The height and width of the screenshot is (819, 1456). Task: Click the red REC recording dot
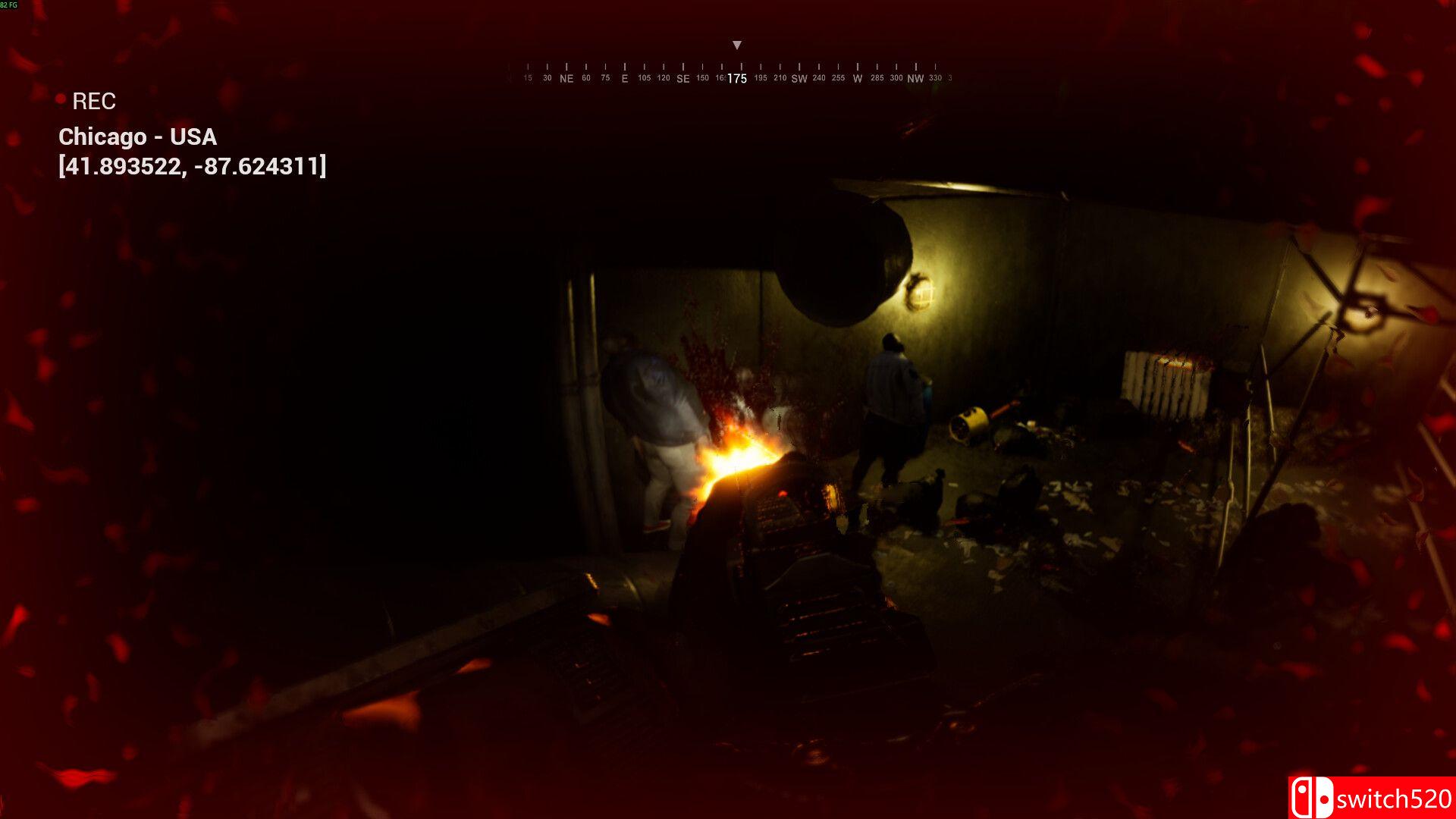[x=61, y=97]
